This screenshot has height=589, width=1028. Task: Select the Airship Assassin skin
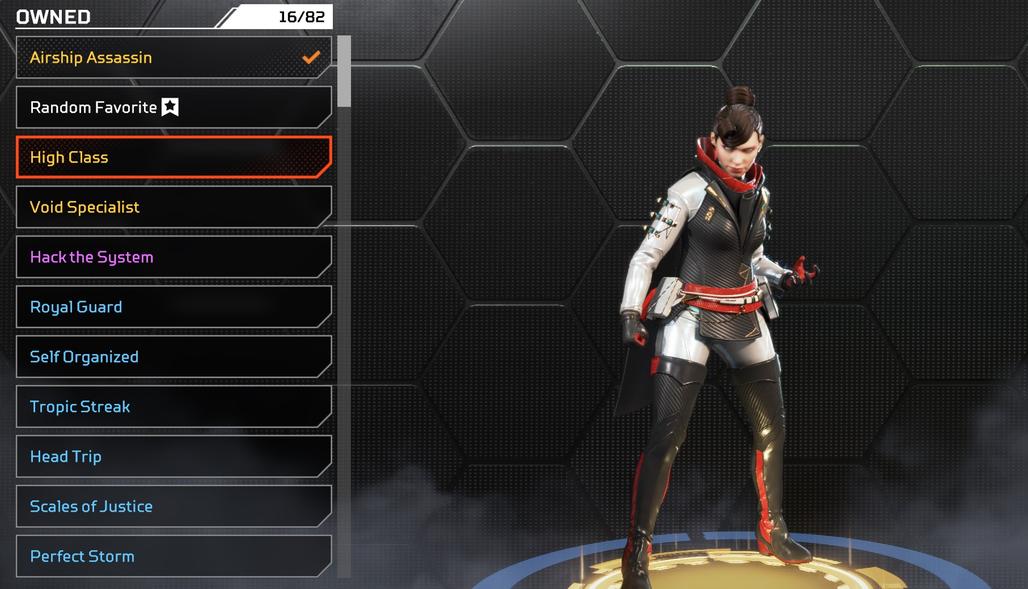(173, 58)
